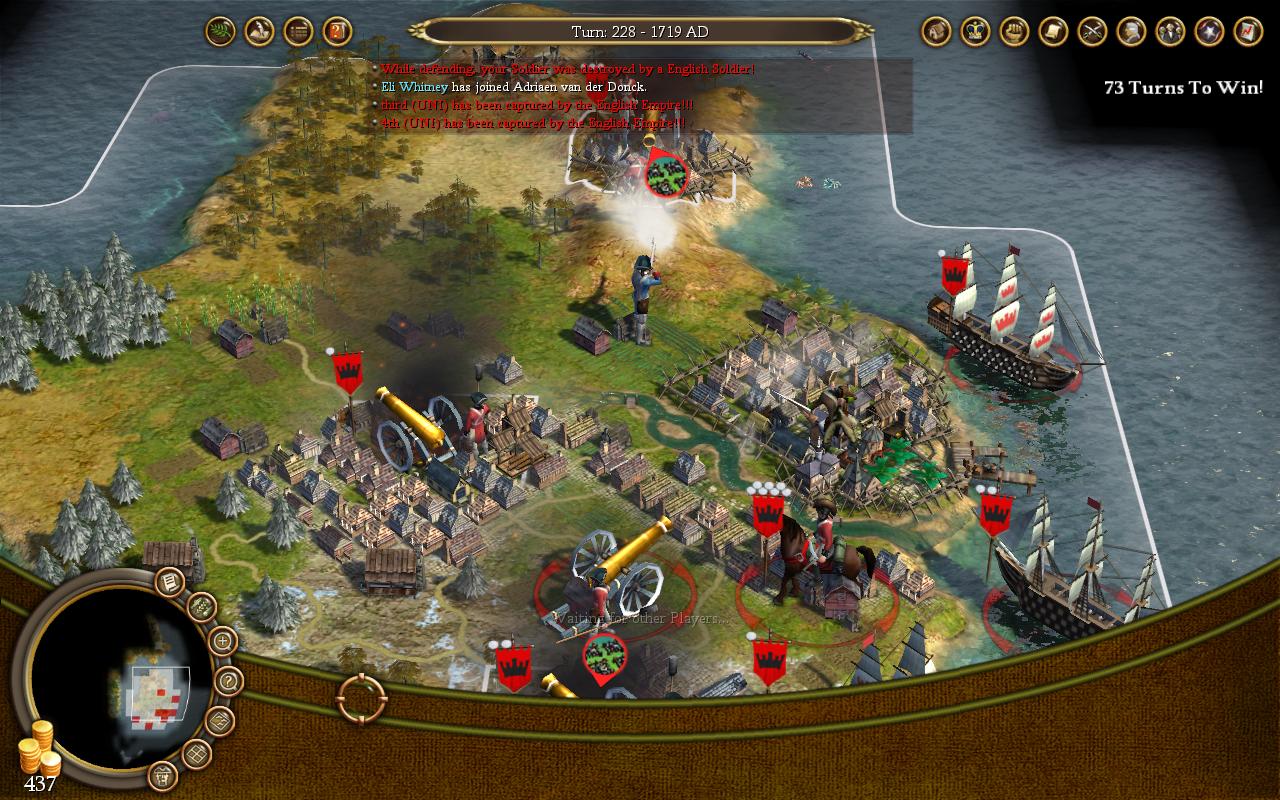The width and height of the screenshot is (1280, 800).
Task: Click the ship and map icon button
Action: (x=259, y=32)
